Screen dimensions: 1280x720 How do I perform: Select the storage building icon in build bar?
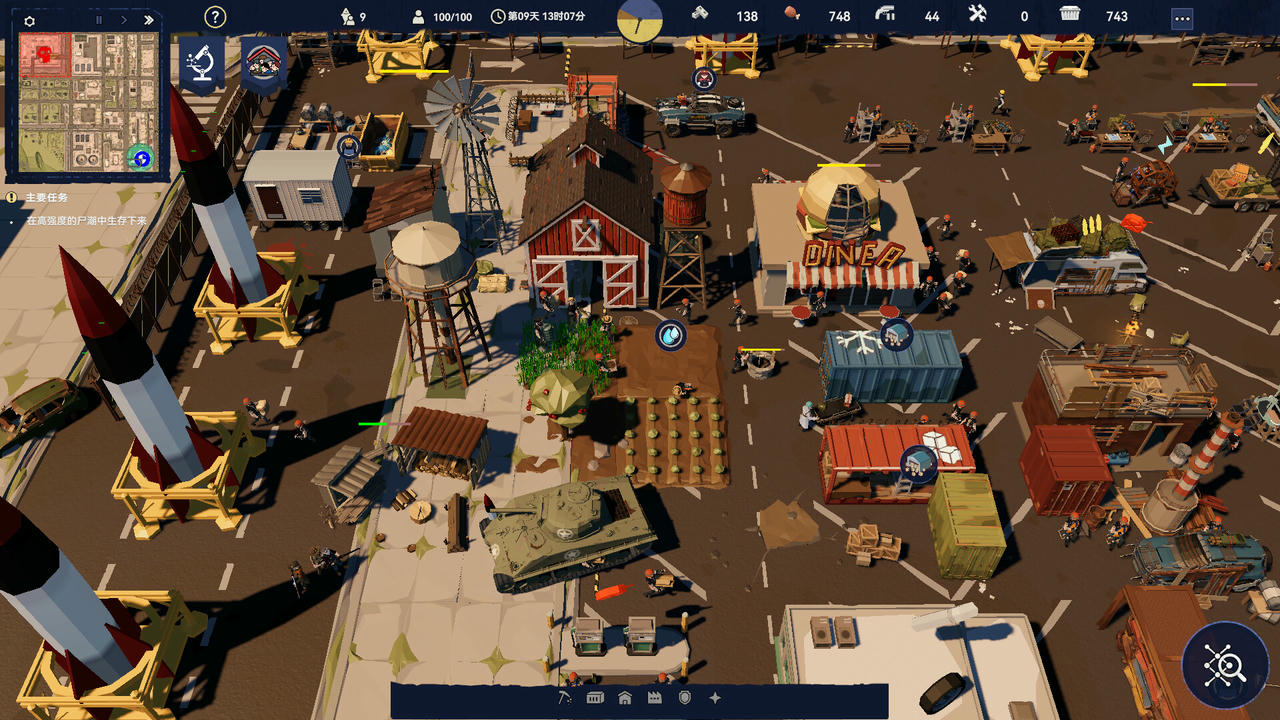(x=594, y=697)
